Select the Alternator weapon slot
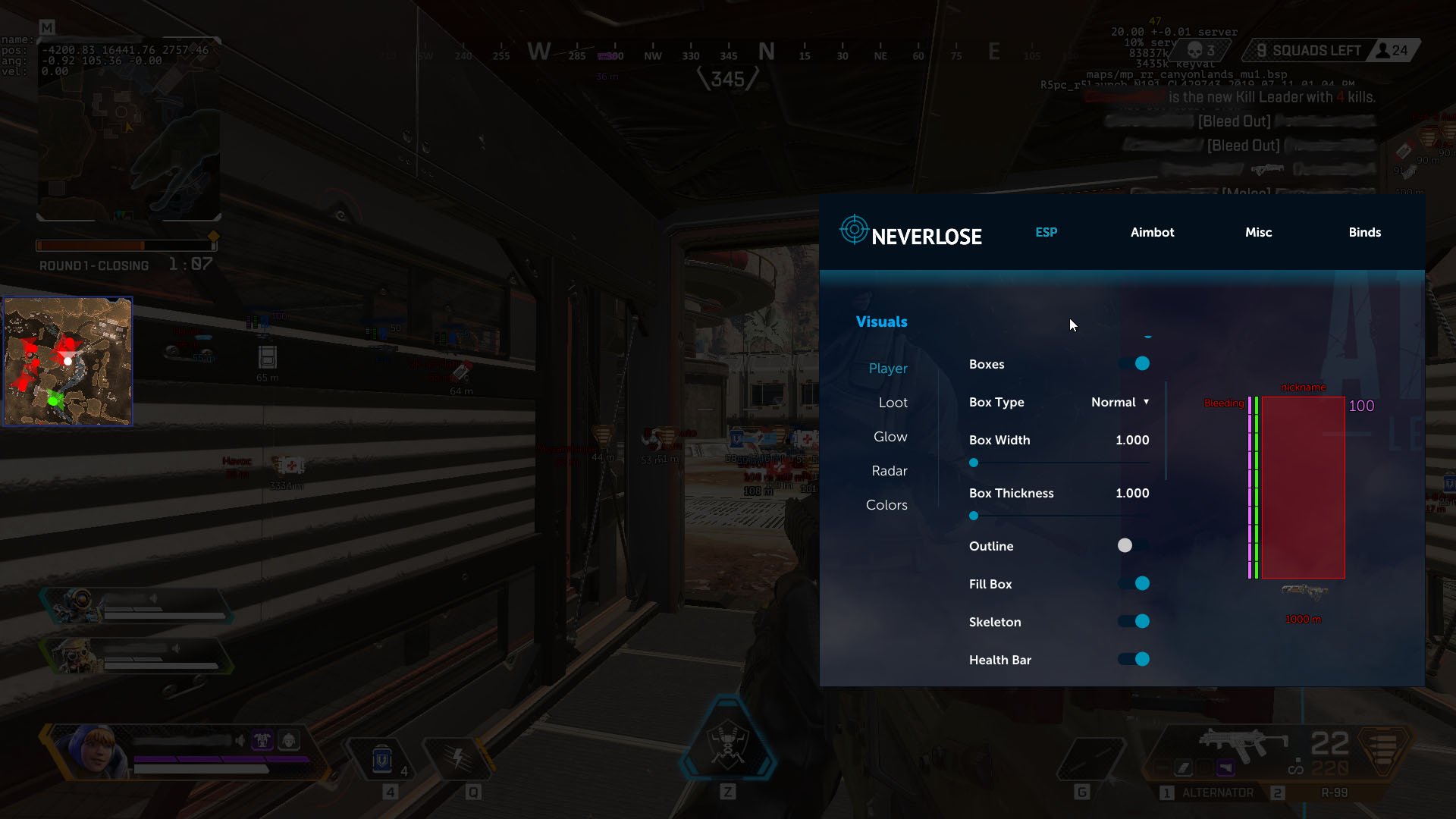 [x=1217, y=792]
